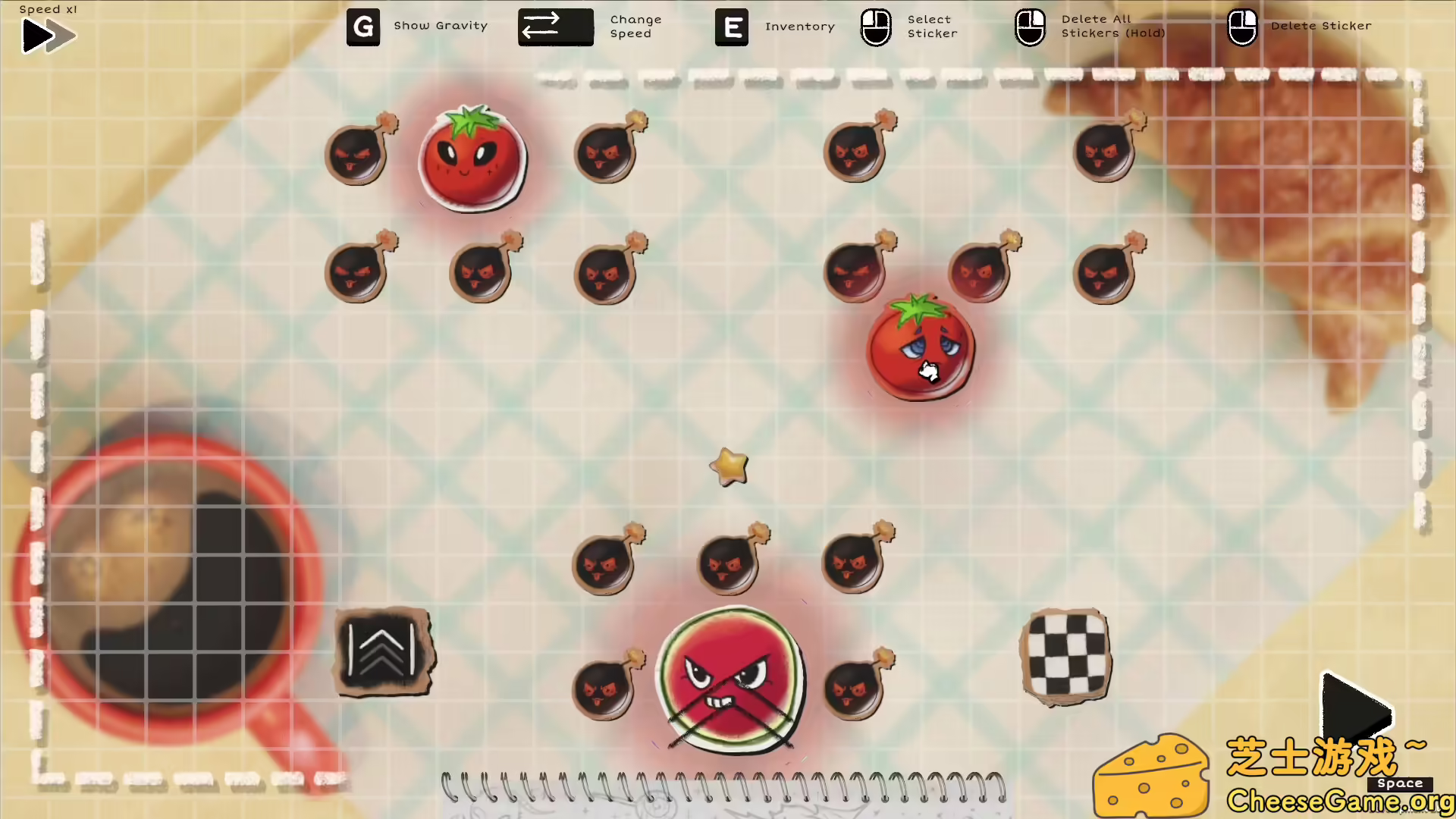Click the golden star collectible
The width and height of the screenshot is (1456, 819).
tap(730, 467)
